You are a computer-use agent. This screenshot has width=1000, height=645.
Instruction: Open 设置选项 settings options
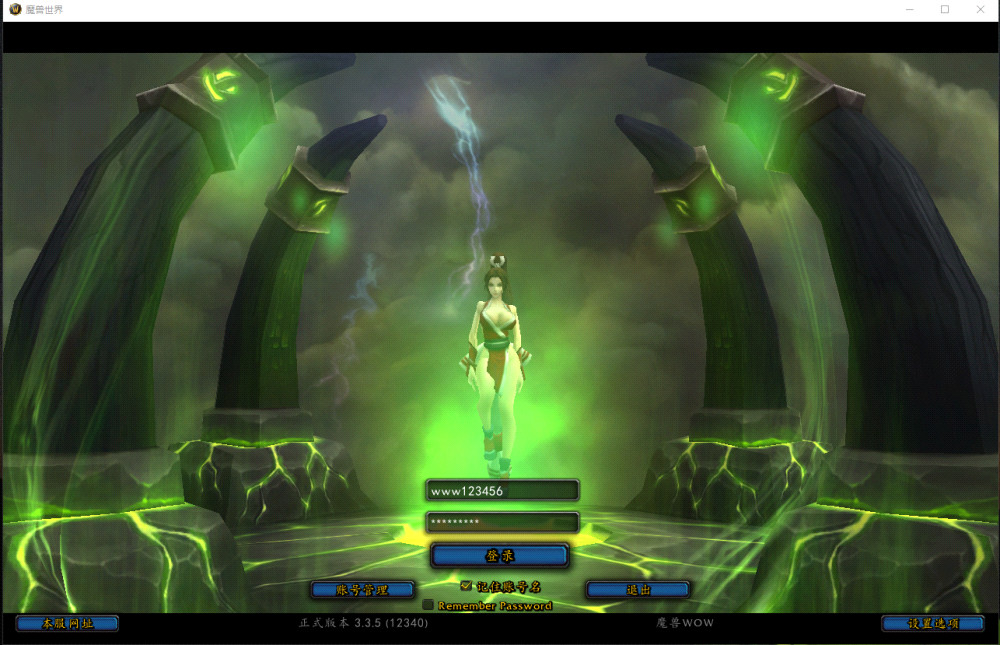click(x=932, y=623)
